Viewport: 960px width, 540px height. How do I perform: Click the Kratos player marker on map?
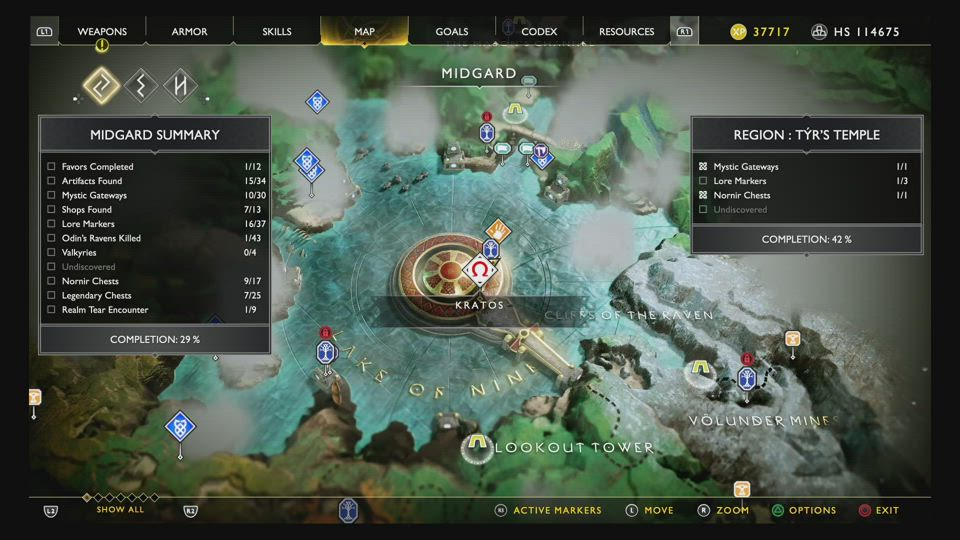480,271
